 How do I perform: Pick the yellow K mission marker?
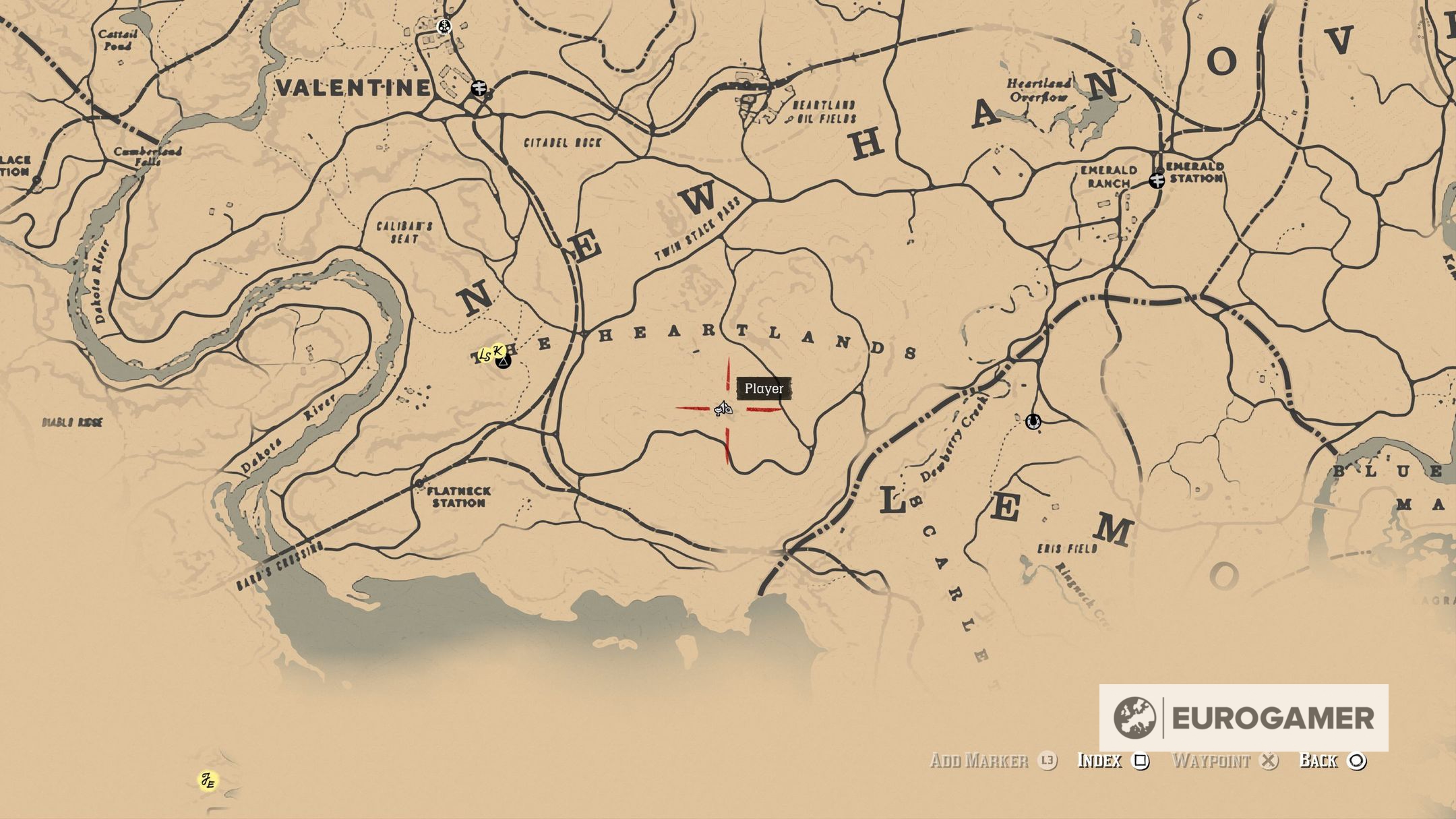click(x=499, y=350)
